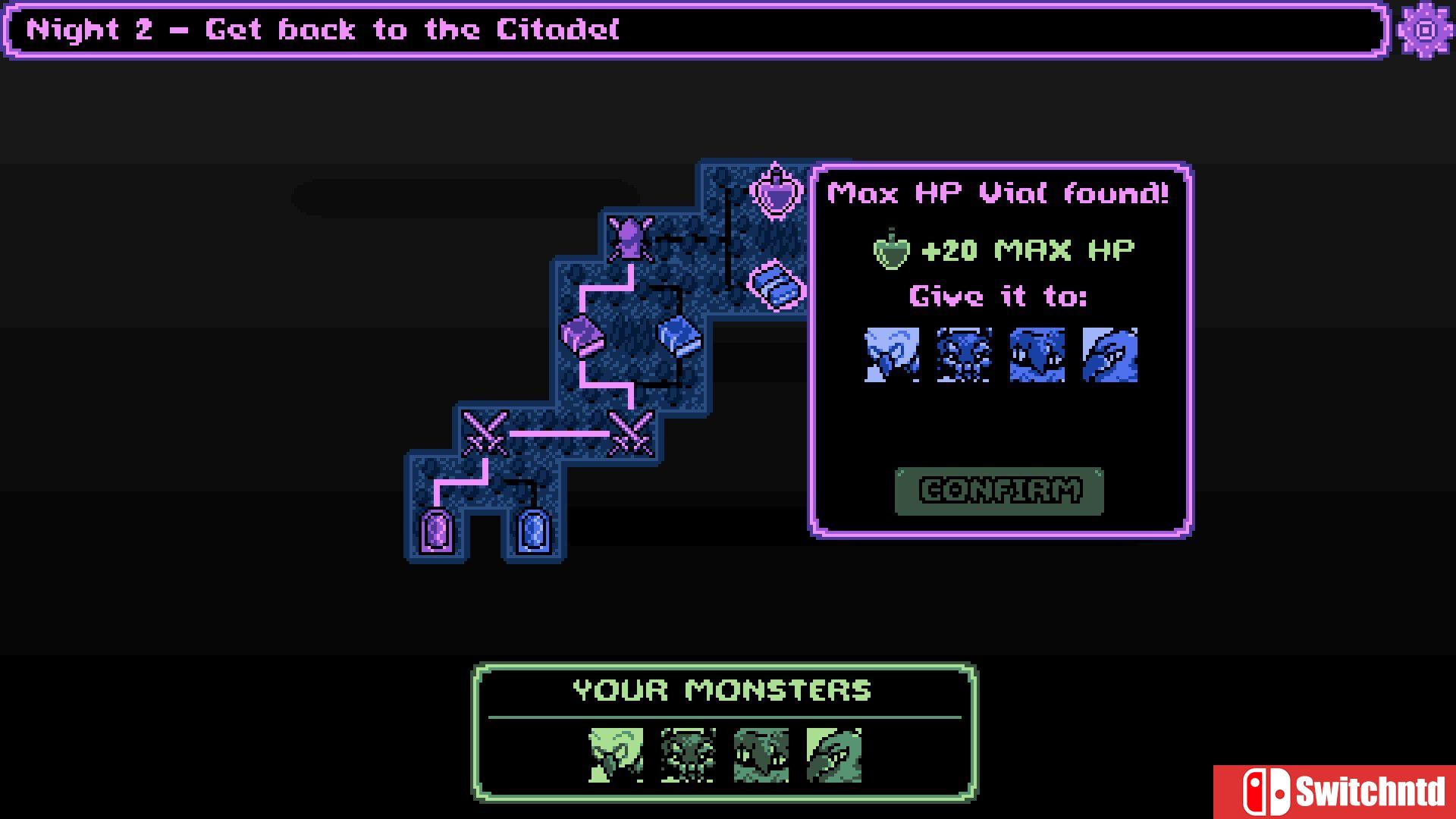Select the green serpent monster in Your Monsters
The height and width of the screenshot is (819, 1456).
[833, 755]
